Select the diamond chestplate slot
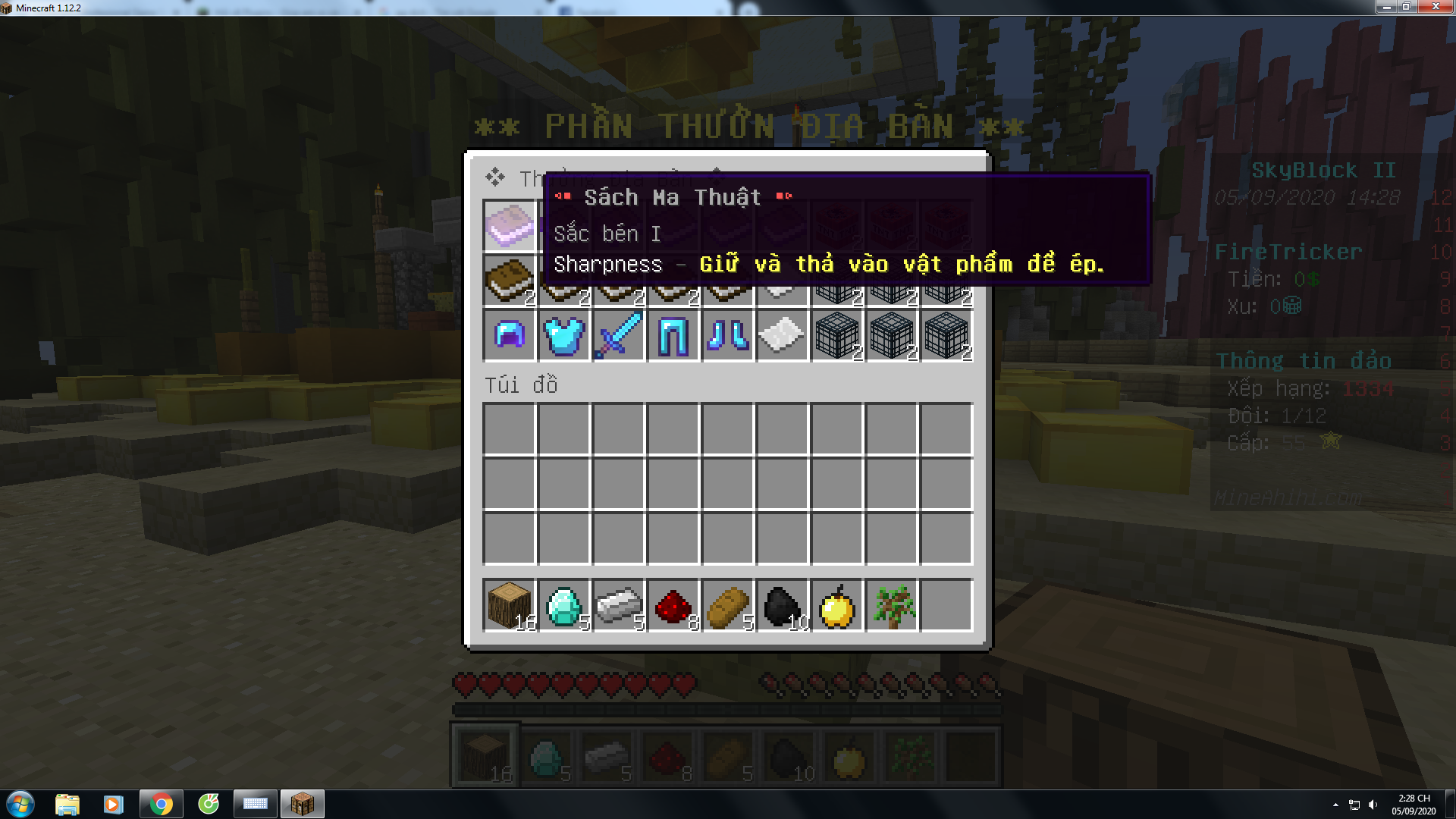 click(563, 334)
